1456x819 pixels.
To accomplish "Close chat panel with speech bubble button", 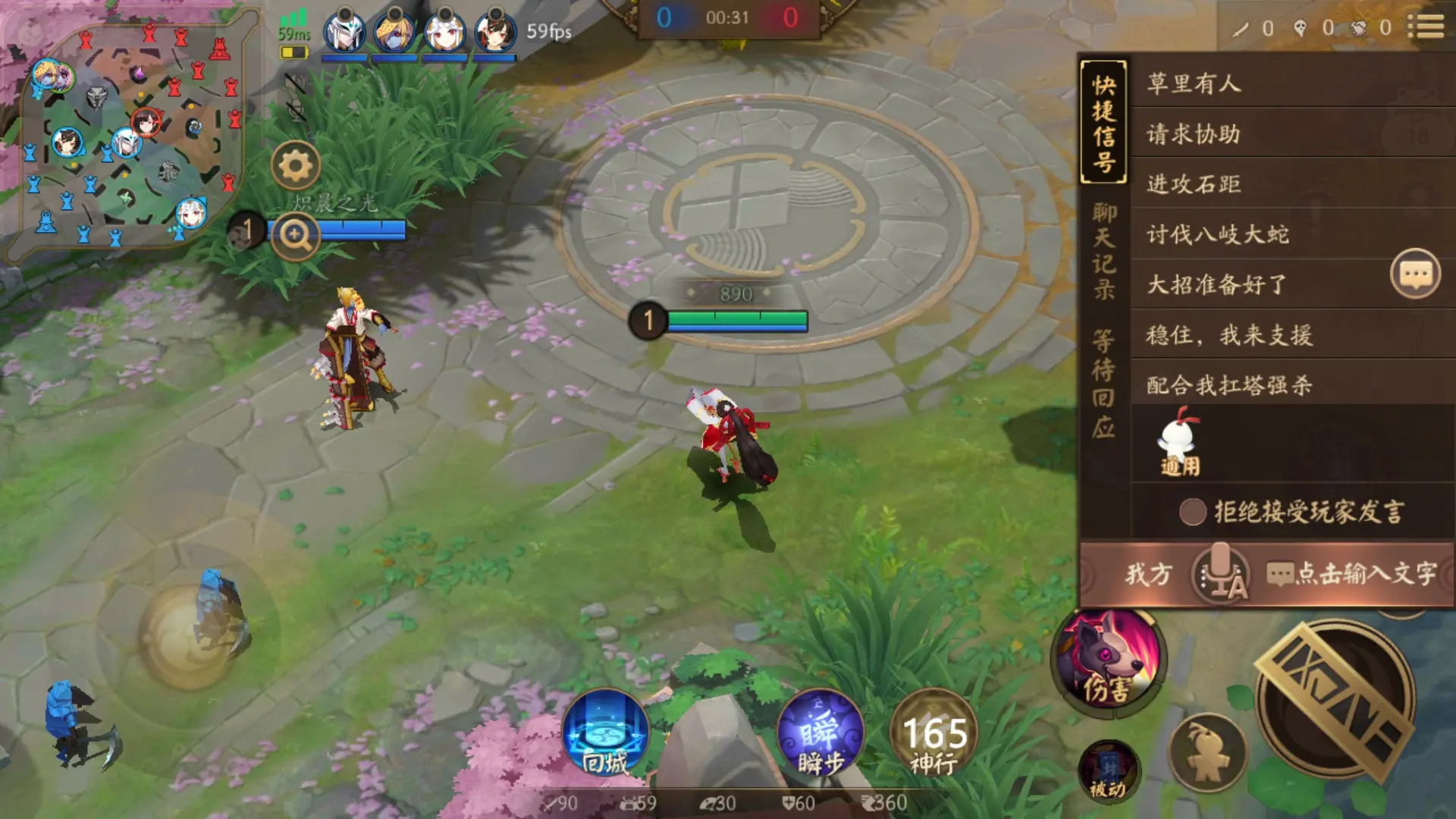I will click(x=1415, y=273).
